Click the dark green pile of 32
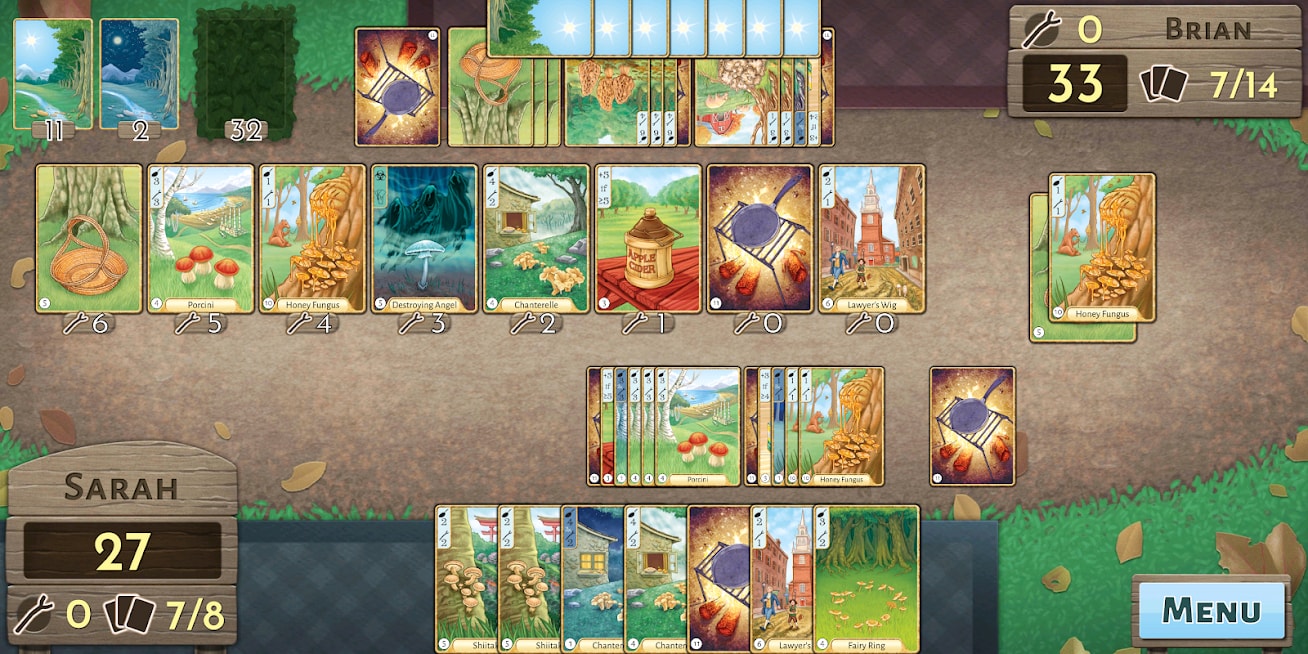 (246, 74)
